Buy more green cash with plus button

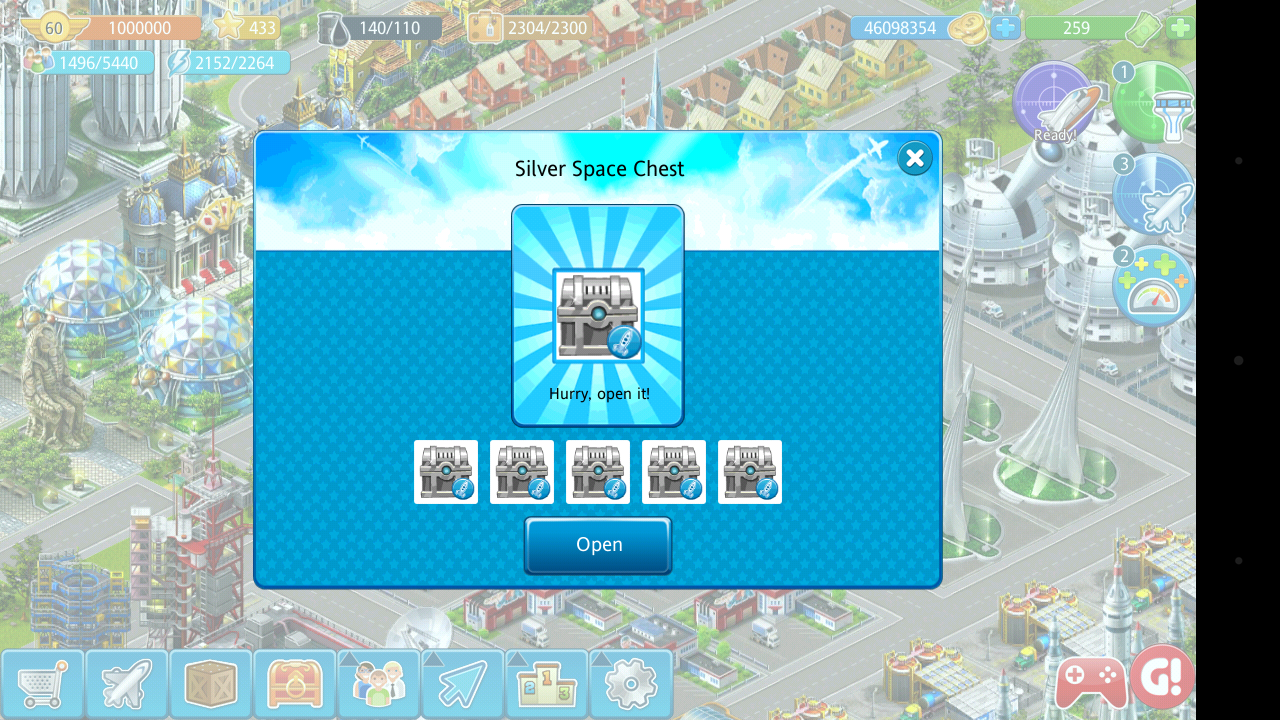(1180, 28)
